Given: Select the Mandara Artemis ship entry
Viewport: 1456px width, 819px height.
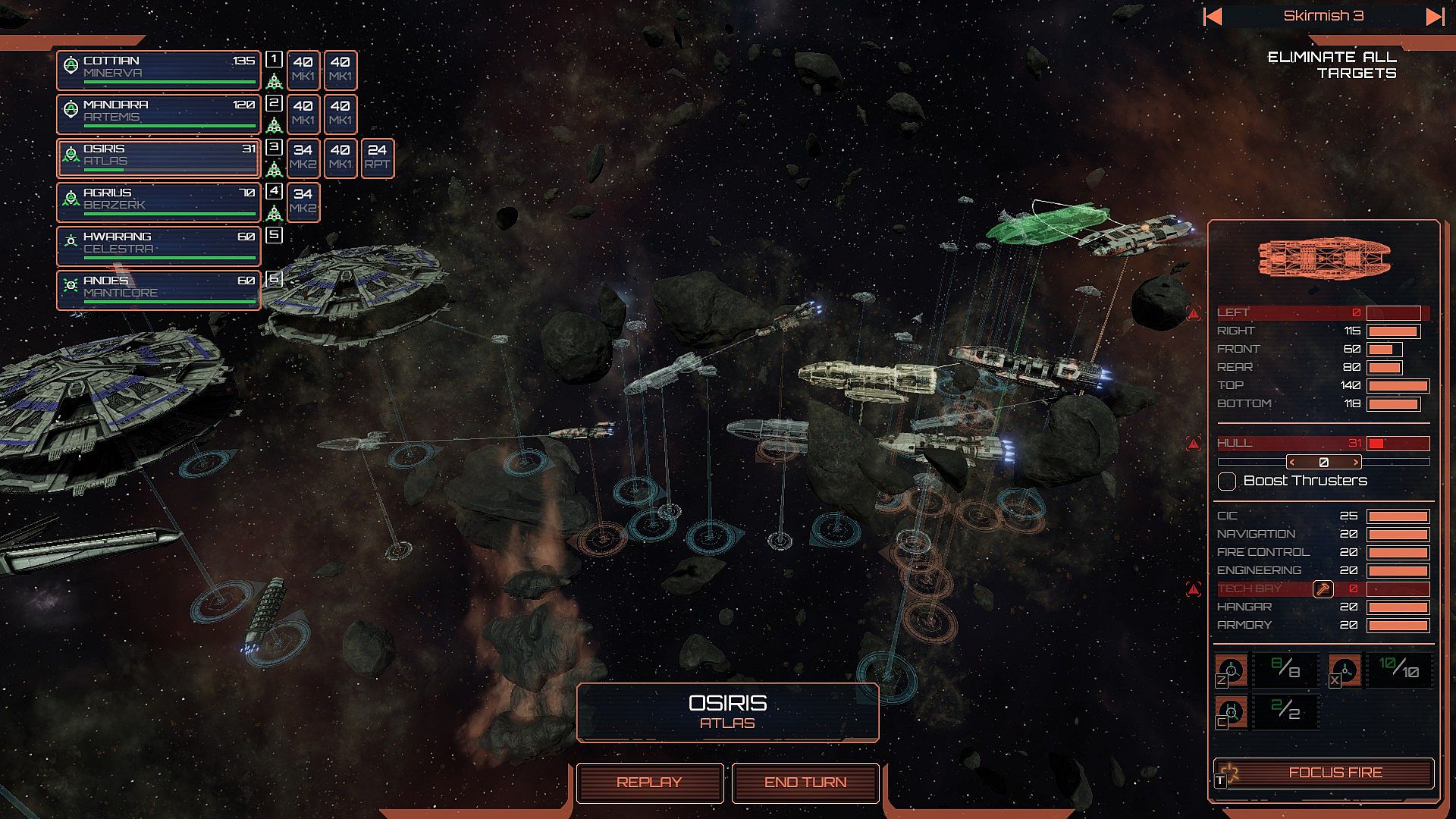Looking at the screenshot, I should pyautogui.click(x=158, y=114).
